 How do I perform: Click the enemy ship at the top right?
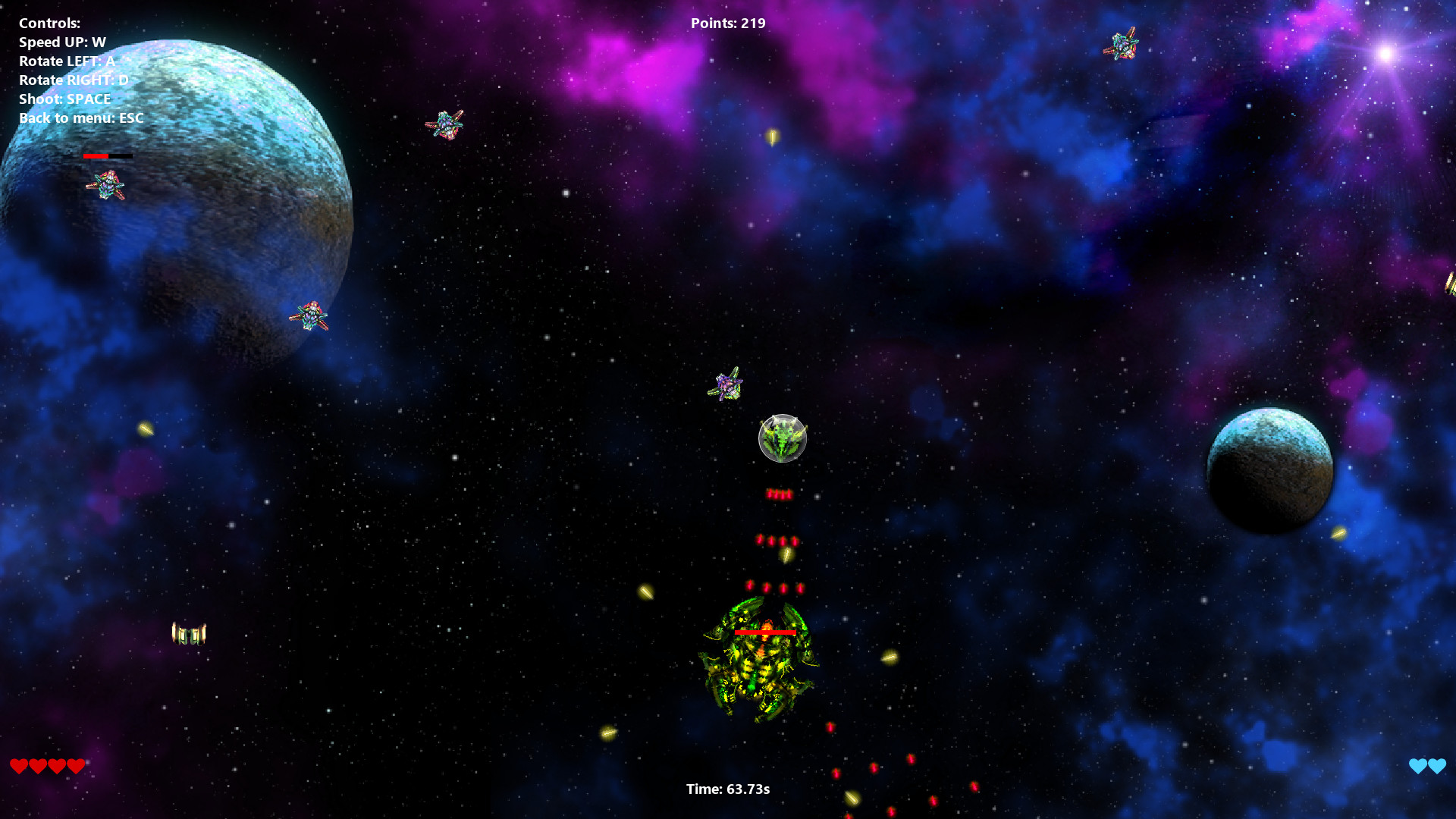(x=1120, y=43)
